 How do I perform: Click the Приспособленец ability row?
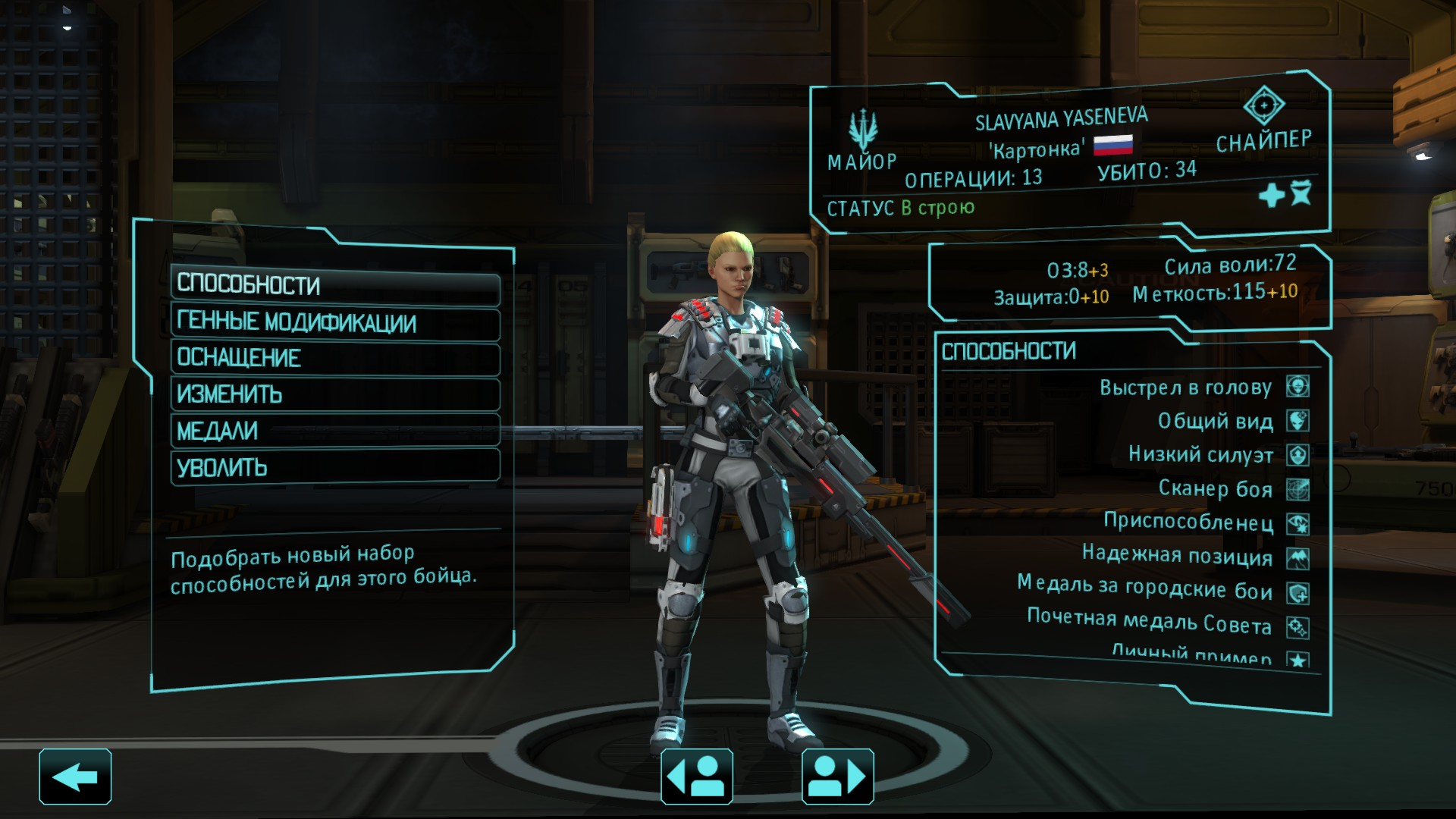(x=1188, y=522)
